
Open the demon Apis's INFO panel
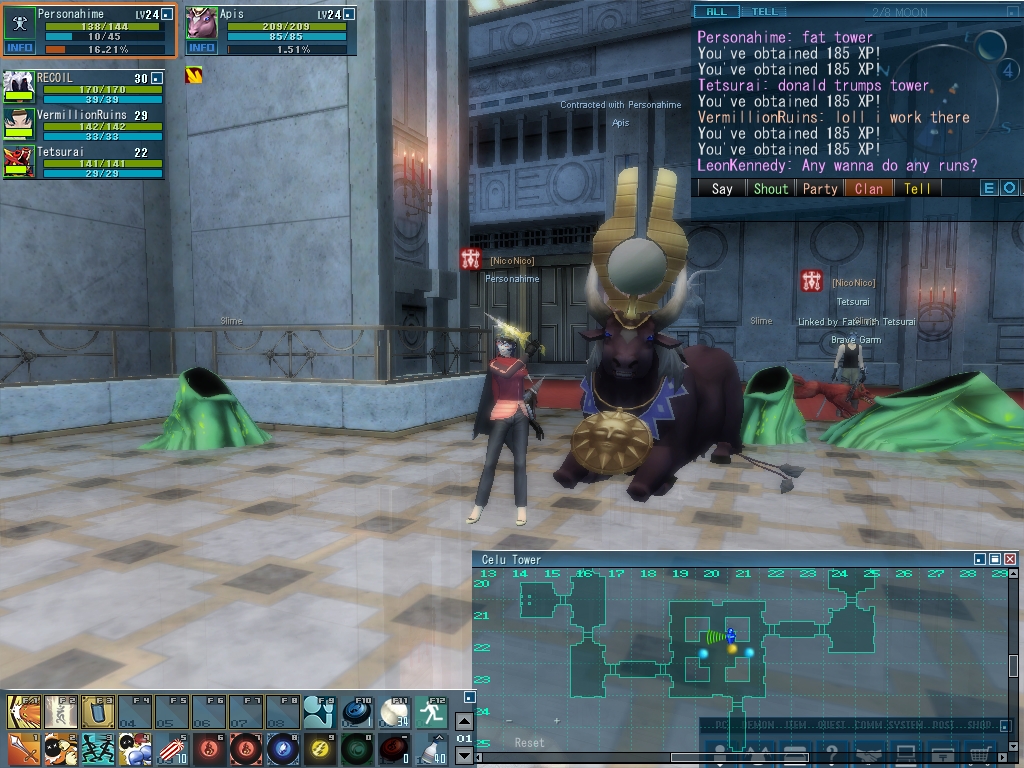click(201, 48)
